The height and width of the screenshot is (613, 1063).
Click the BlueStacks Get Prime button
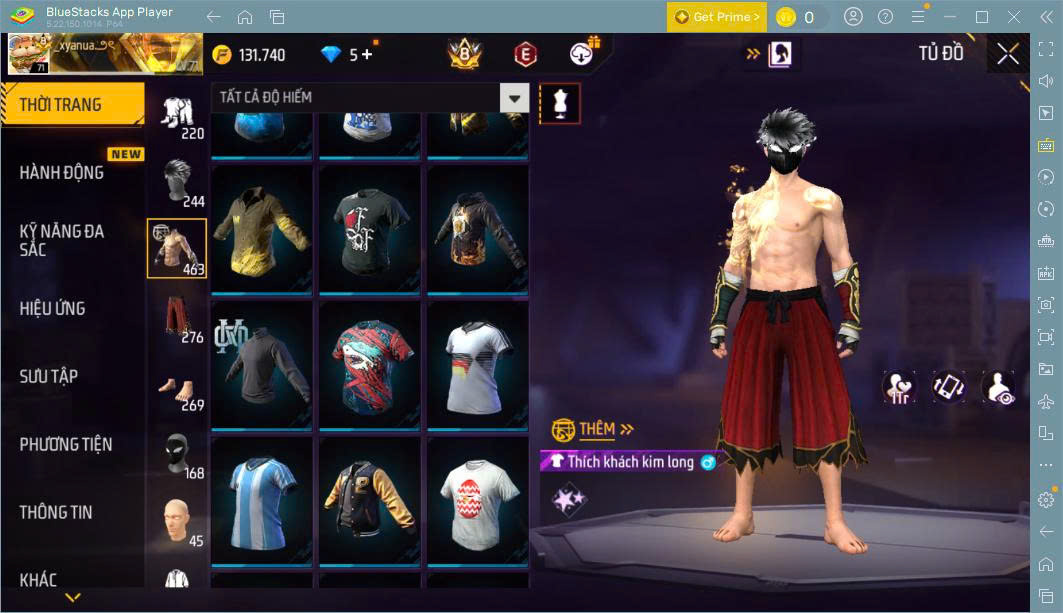[x=716, y=17]
